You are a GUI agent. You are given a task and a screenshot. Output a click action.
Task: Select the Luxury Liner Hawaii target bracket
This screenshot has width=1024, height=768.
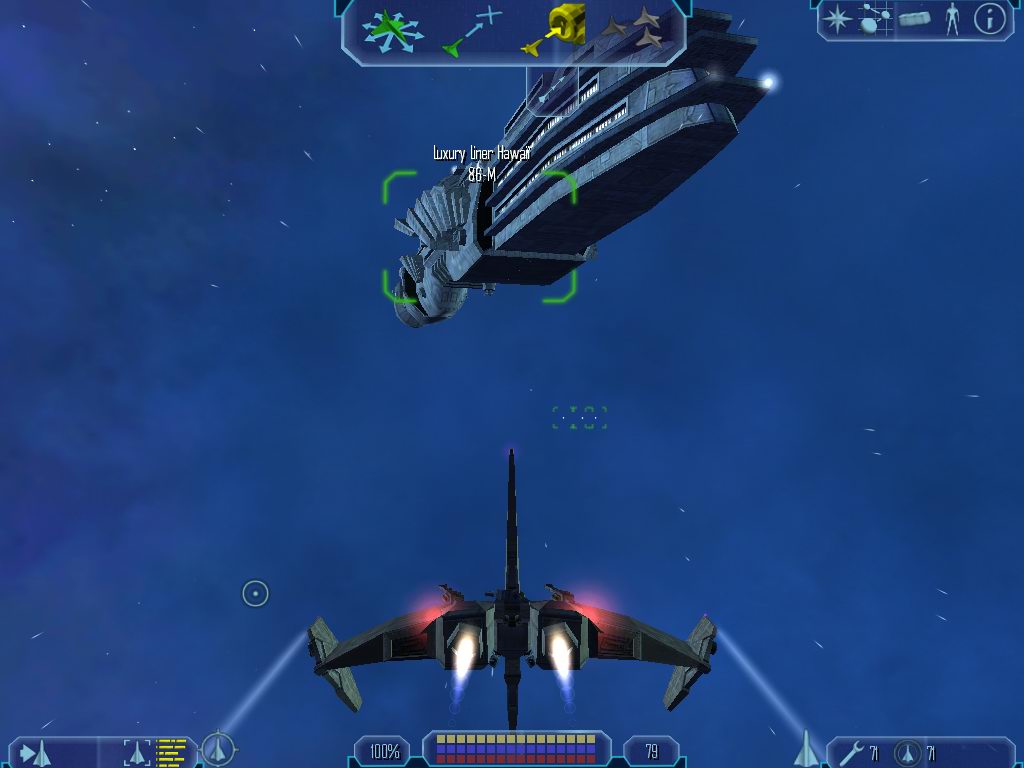click(x=479, y=236)
